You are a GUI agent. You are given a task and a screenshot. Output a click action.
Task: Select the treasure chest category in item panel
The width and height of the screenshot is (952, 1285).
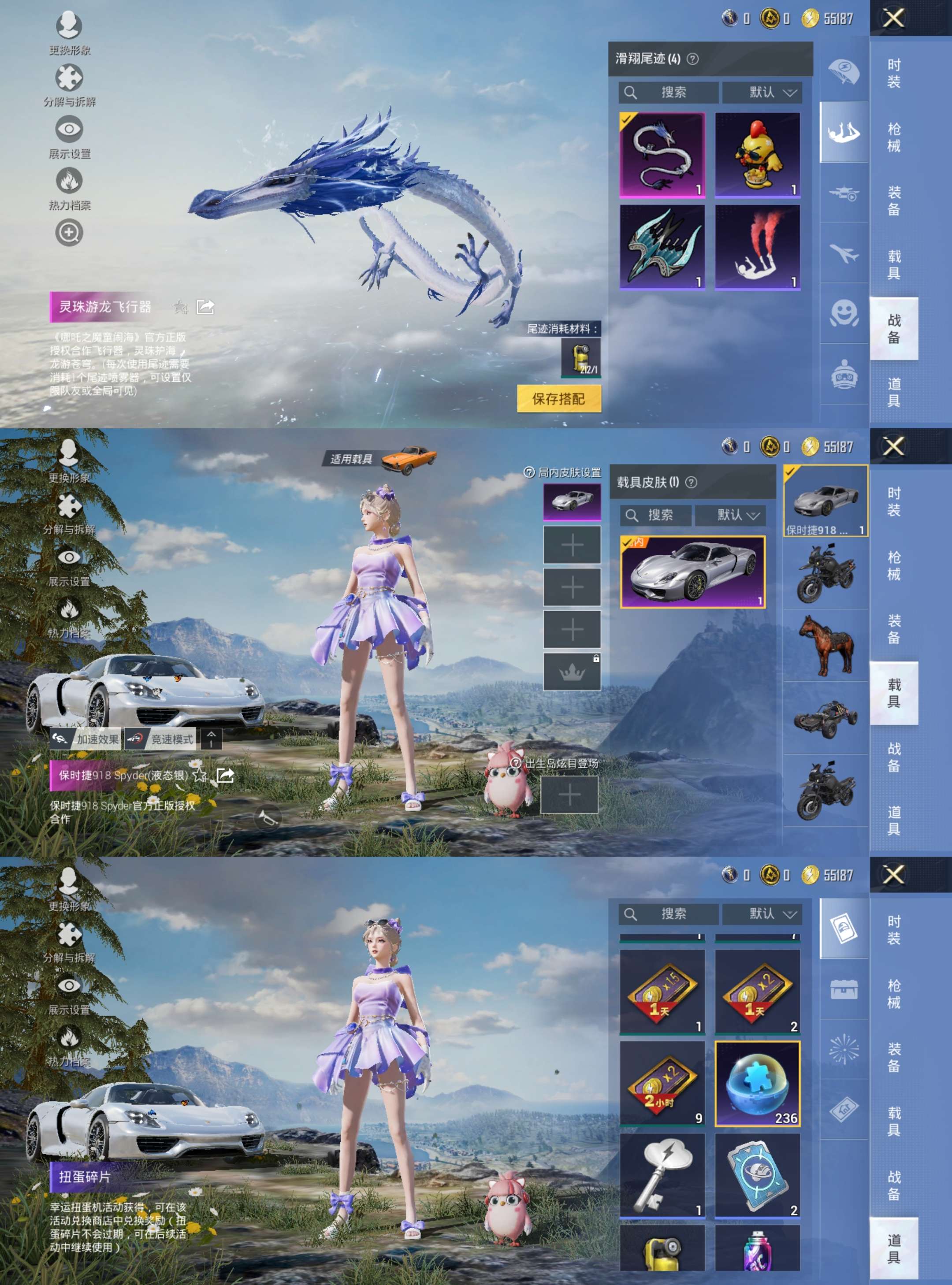(844, 989)
